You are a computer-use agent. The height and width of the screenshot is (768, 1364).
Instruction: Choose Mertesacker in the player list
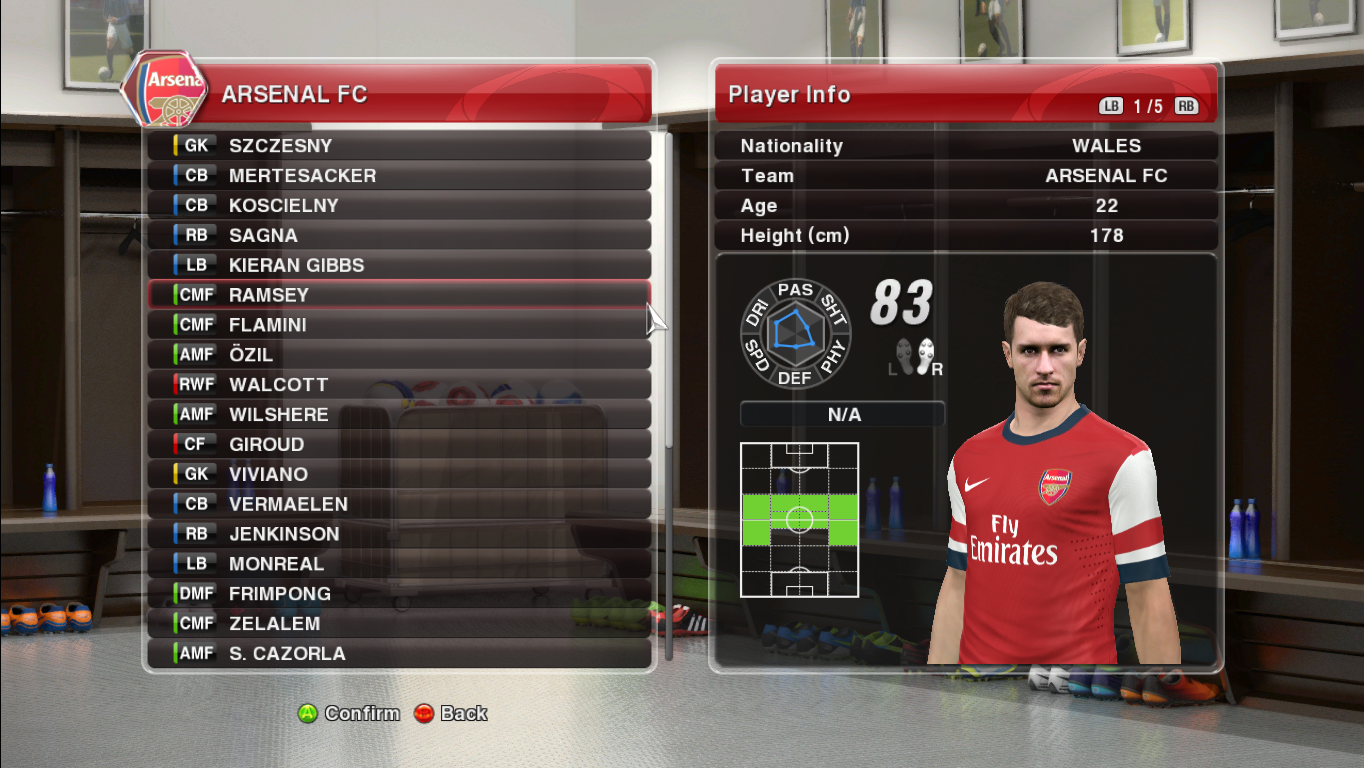[x=400, y=176]
